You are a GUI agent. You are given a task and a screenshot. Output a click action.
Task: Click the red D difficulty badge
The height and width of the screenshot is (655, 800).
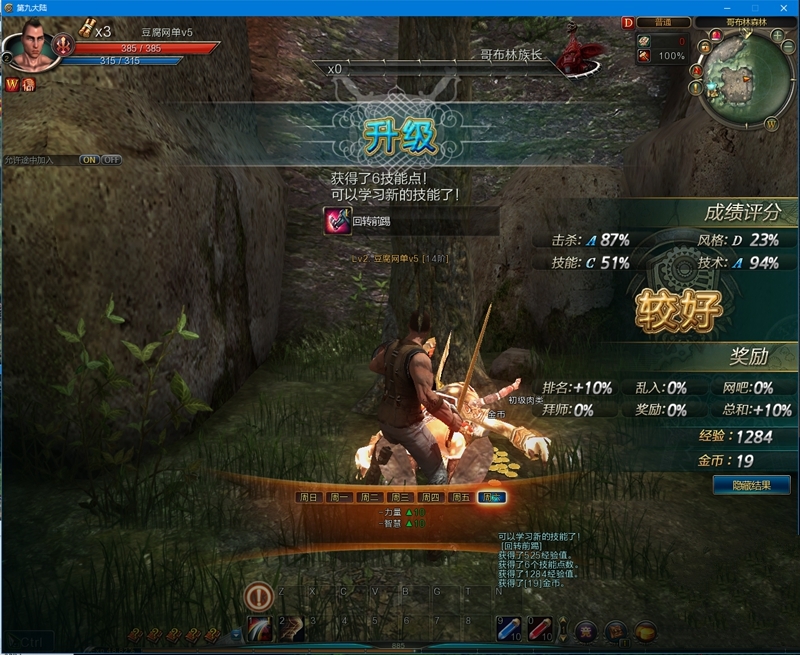(x=628, y=22)
